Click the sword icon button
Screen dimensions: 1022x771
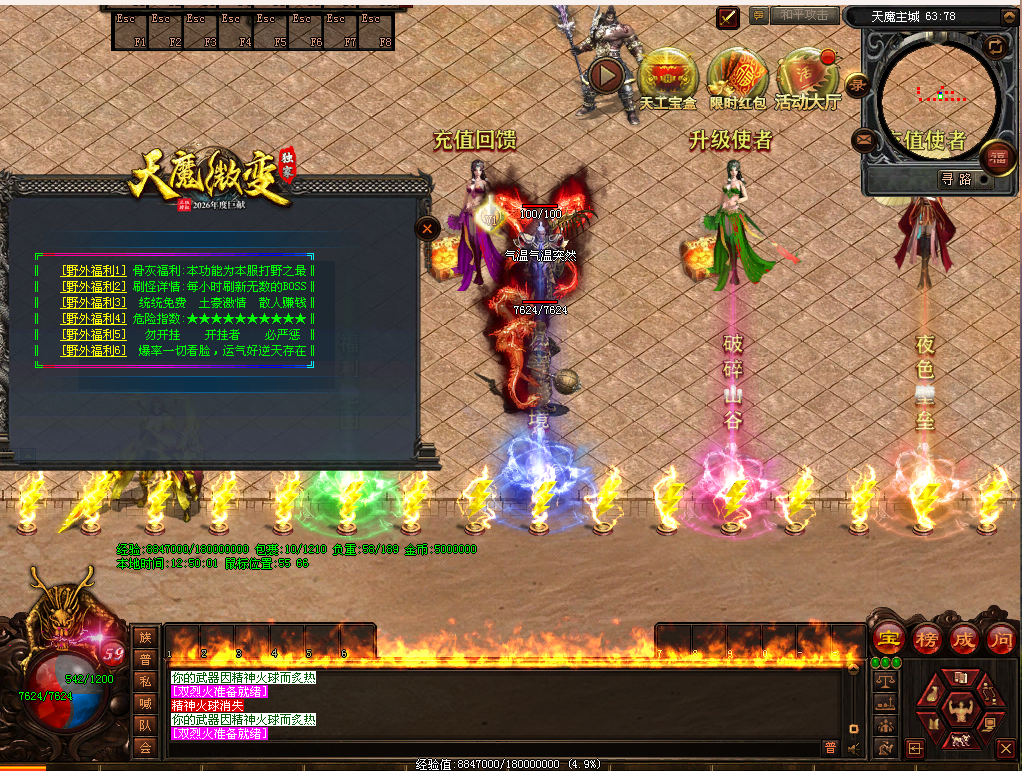728,17
